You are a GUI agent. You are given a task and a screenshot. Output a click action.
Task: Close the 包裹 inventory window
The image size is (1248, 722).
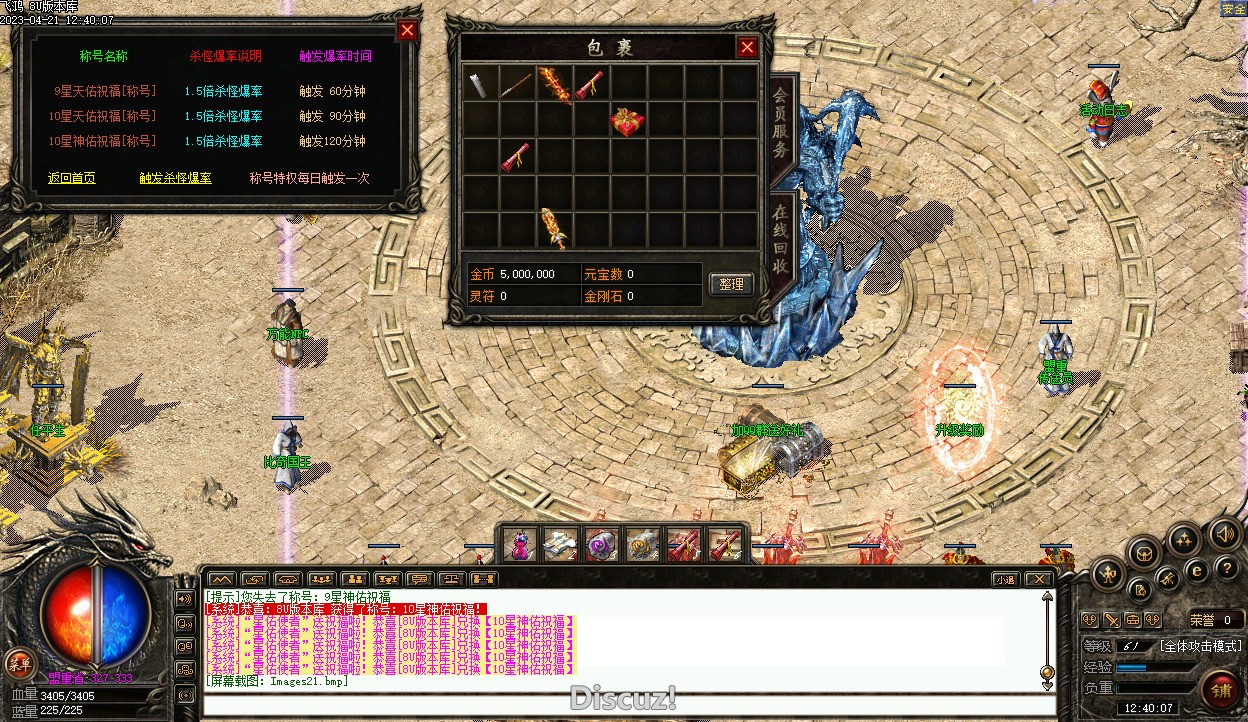point(747,46)
